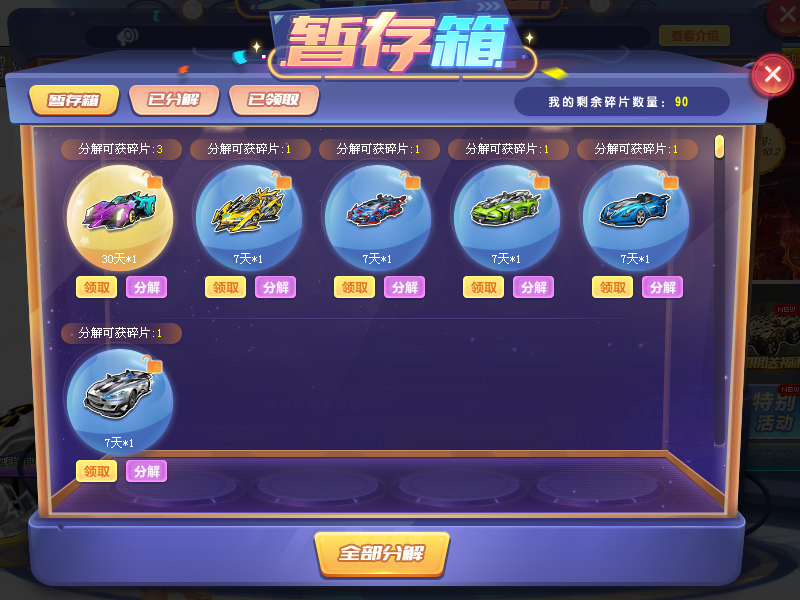Claim the silver car with 领取
800x600 pixels.
point(96,471)
